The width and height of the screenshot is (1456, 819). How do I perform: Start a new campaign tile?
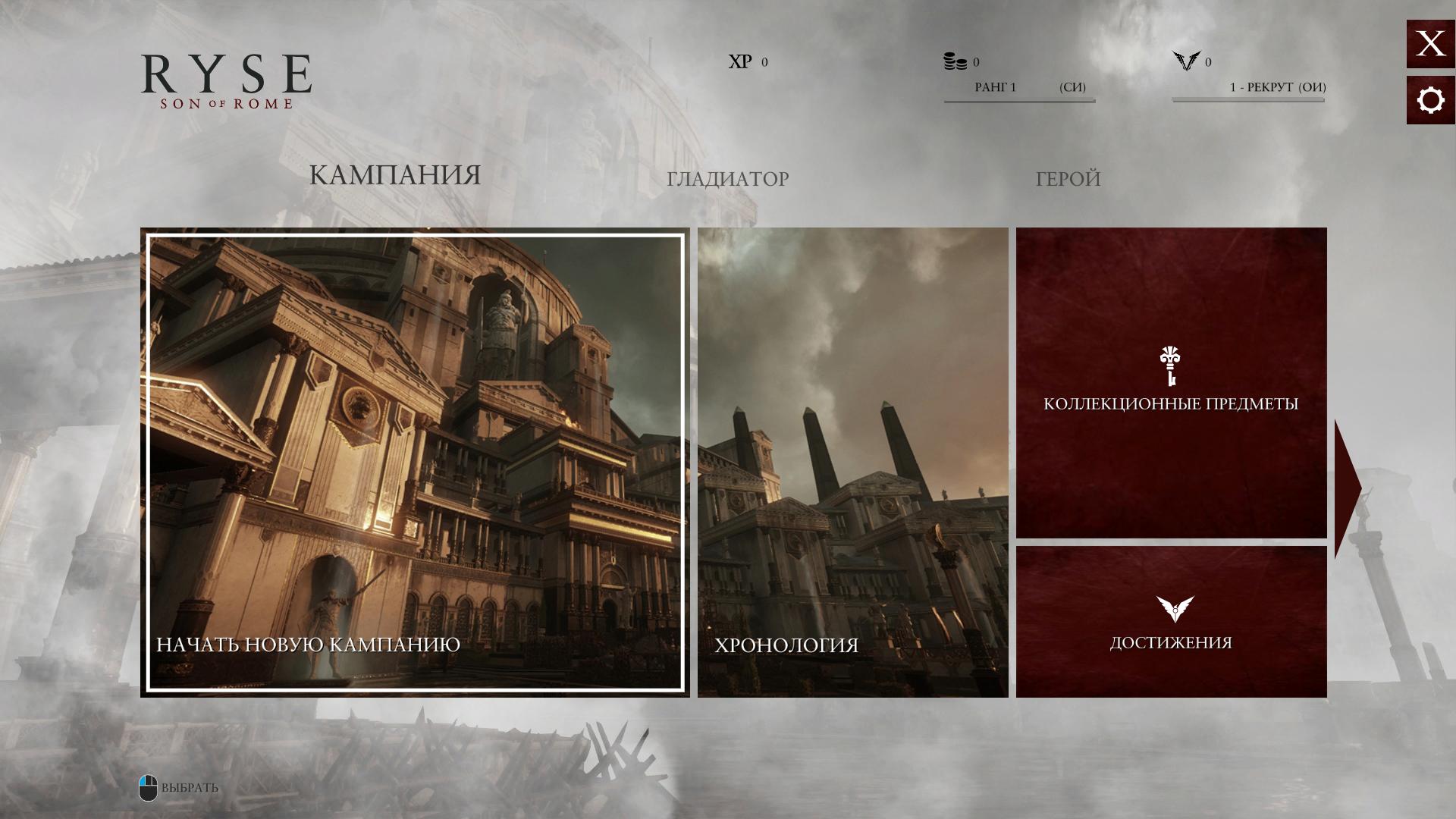pos(415,463)
